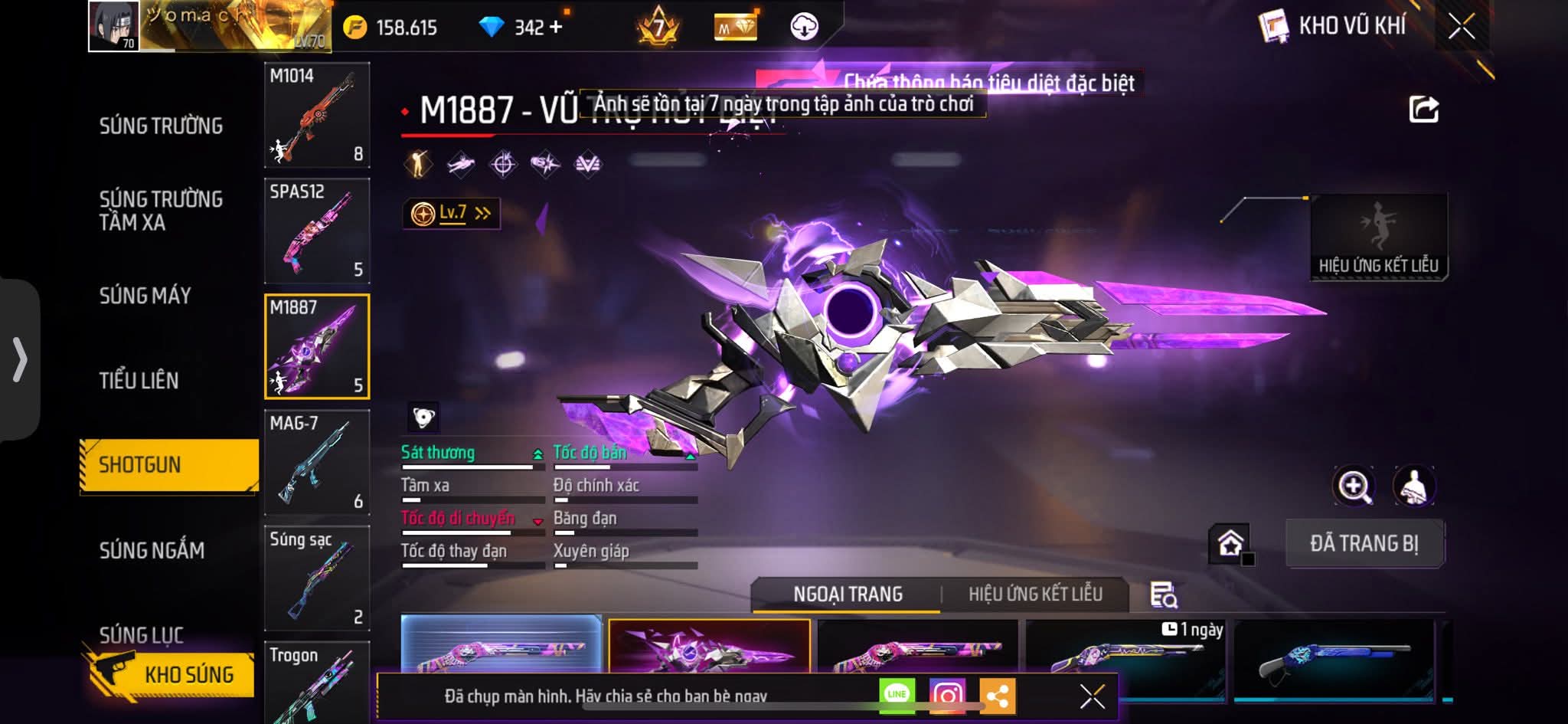Switch to Tiểu Liên category
The width and height of the screenshot is (1568, 724).
pos(139,381)
